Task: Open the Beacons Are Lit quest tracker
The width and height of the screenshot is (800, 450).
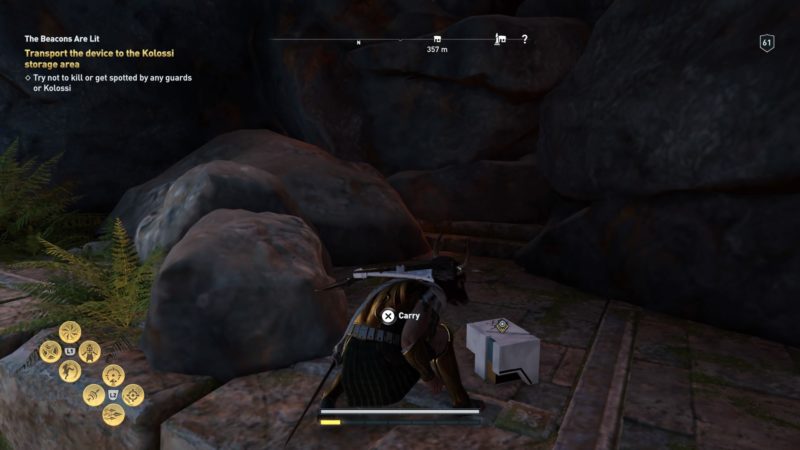Action: pyautogui.click(x=62, y=40)
